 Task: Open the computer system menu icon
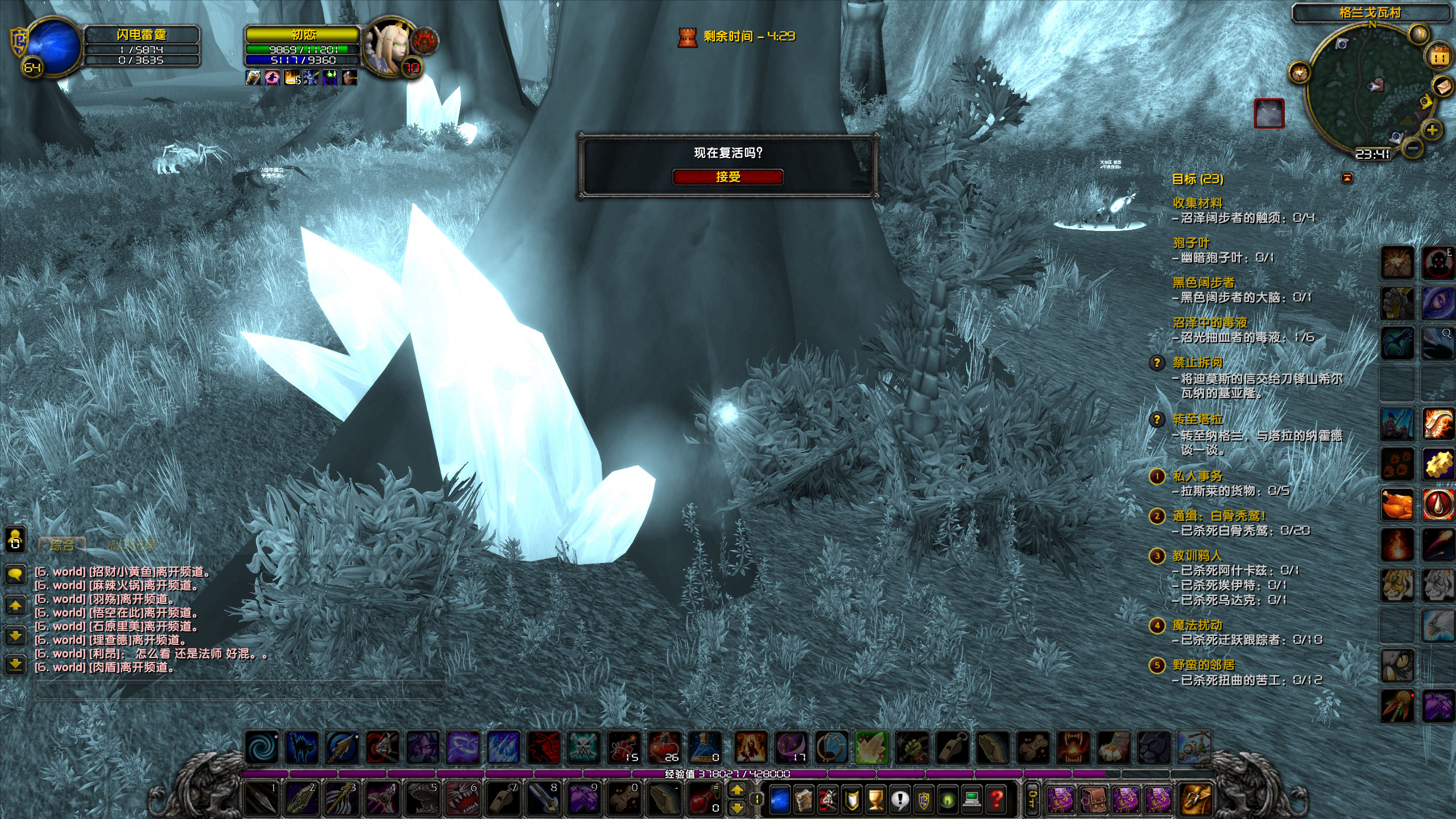tap(971, 801)
